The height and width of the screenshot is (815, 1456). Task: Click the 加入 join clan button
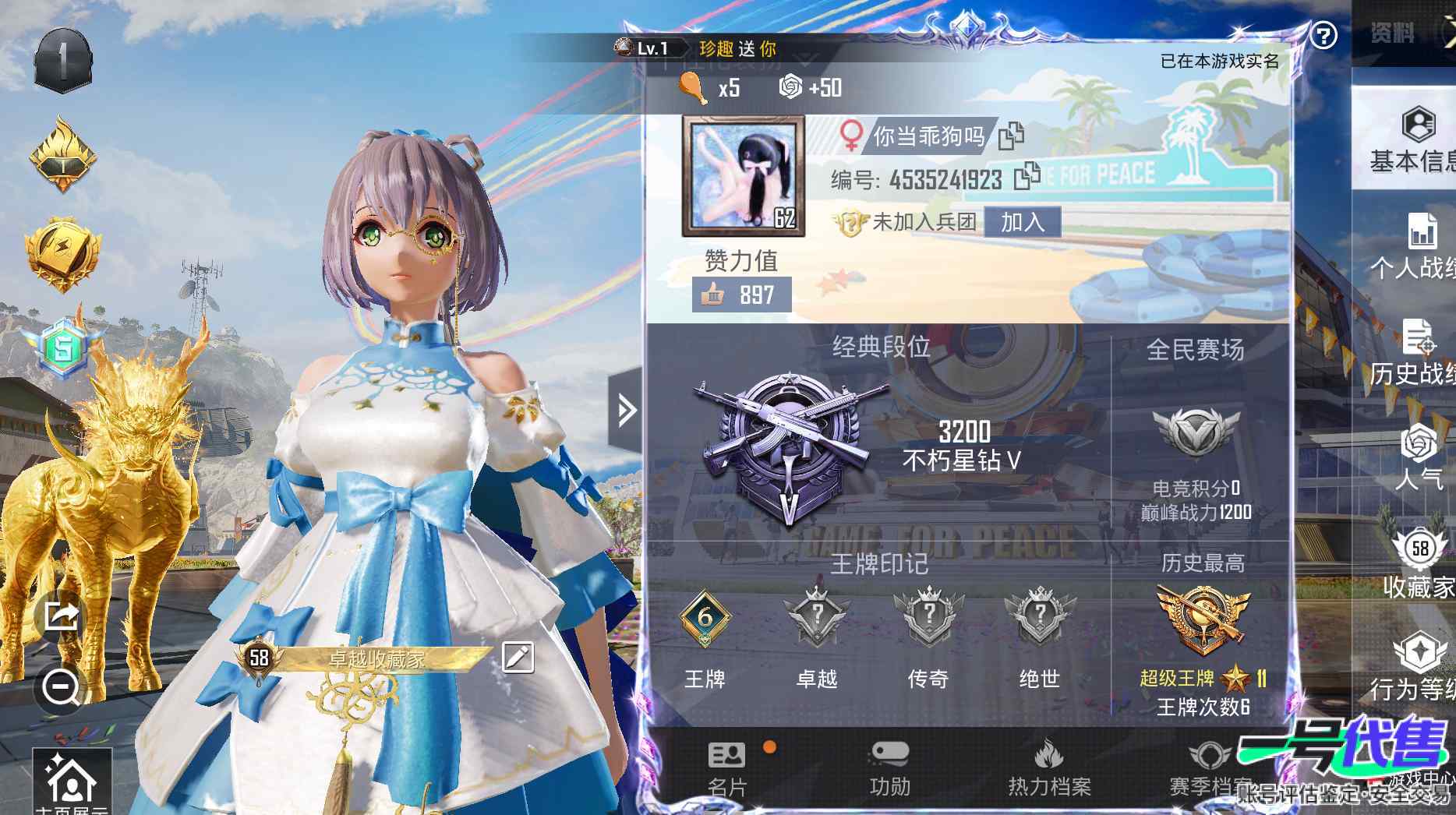[1022, 222]
